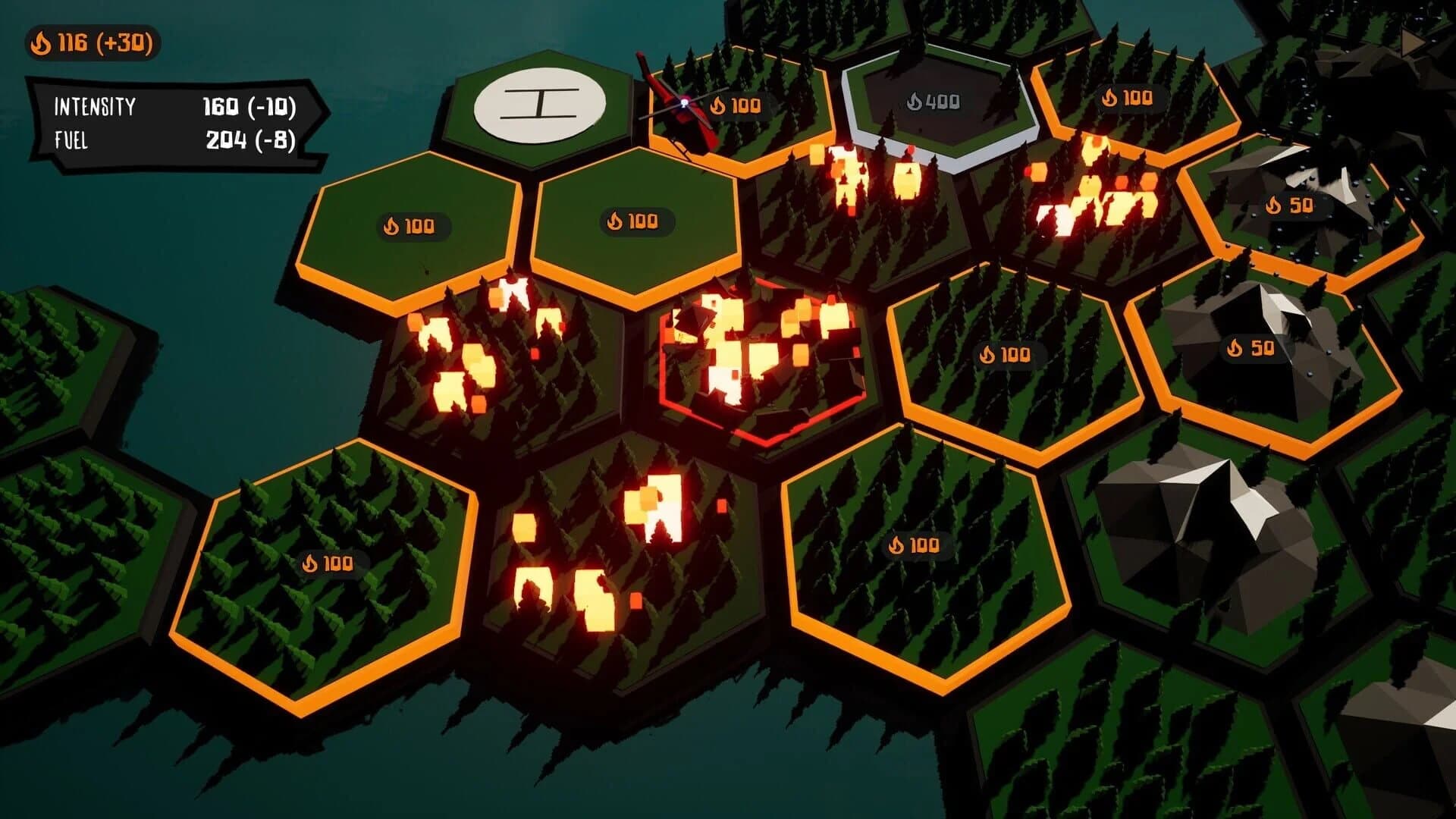Click the fire icon on the upper-right 100 badge
The height and width of the screenshot is (819, 1456).
[1110, 96]
